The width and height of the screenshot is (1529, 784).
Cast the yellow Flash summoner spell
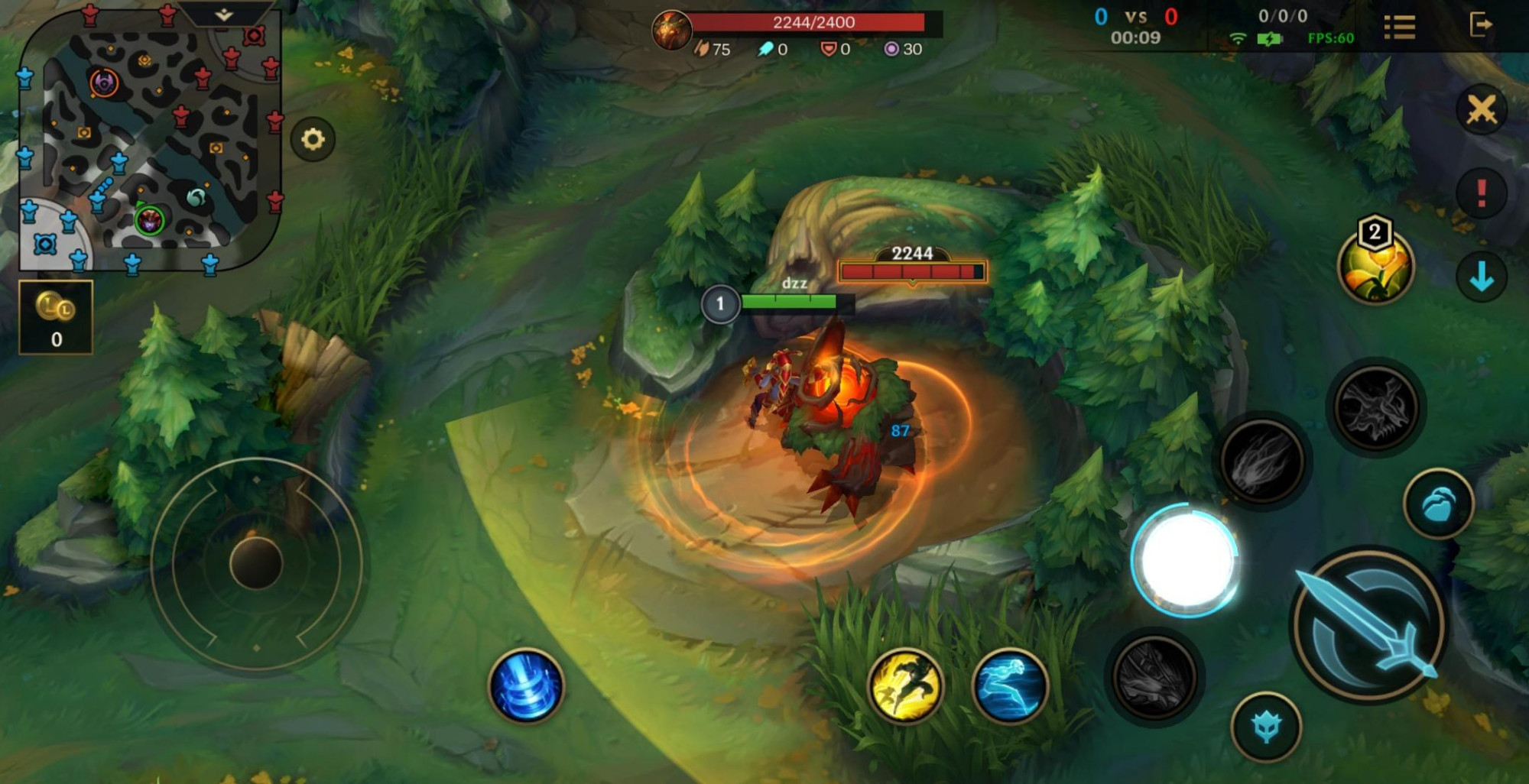tap(905, 685)
